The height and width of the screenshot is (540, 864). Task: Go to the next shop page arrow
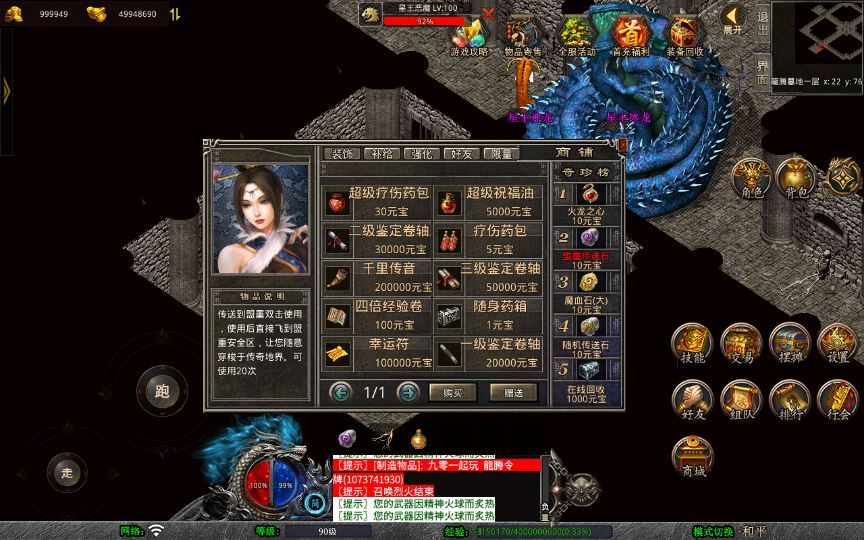[x=407, y=392]
